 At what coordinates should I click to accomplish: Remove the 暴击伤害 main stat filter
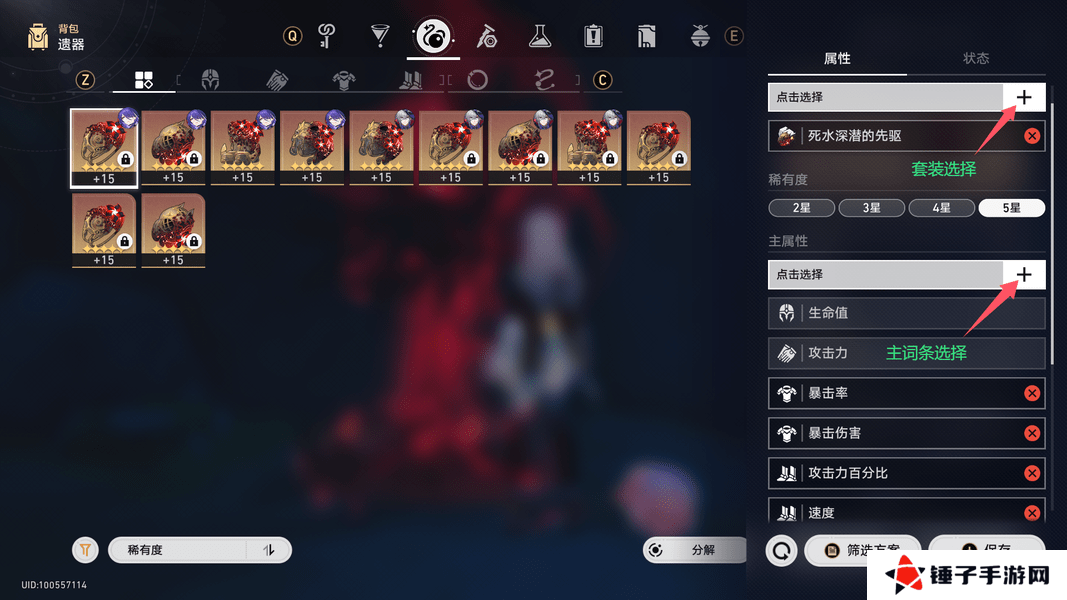click(x=1032, y=433)
